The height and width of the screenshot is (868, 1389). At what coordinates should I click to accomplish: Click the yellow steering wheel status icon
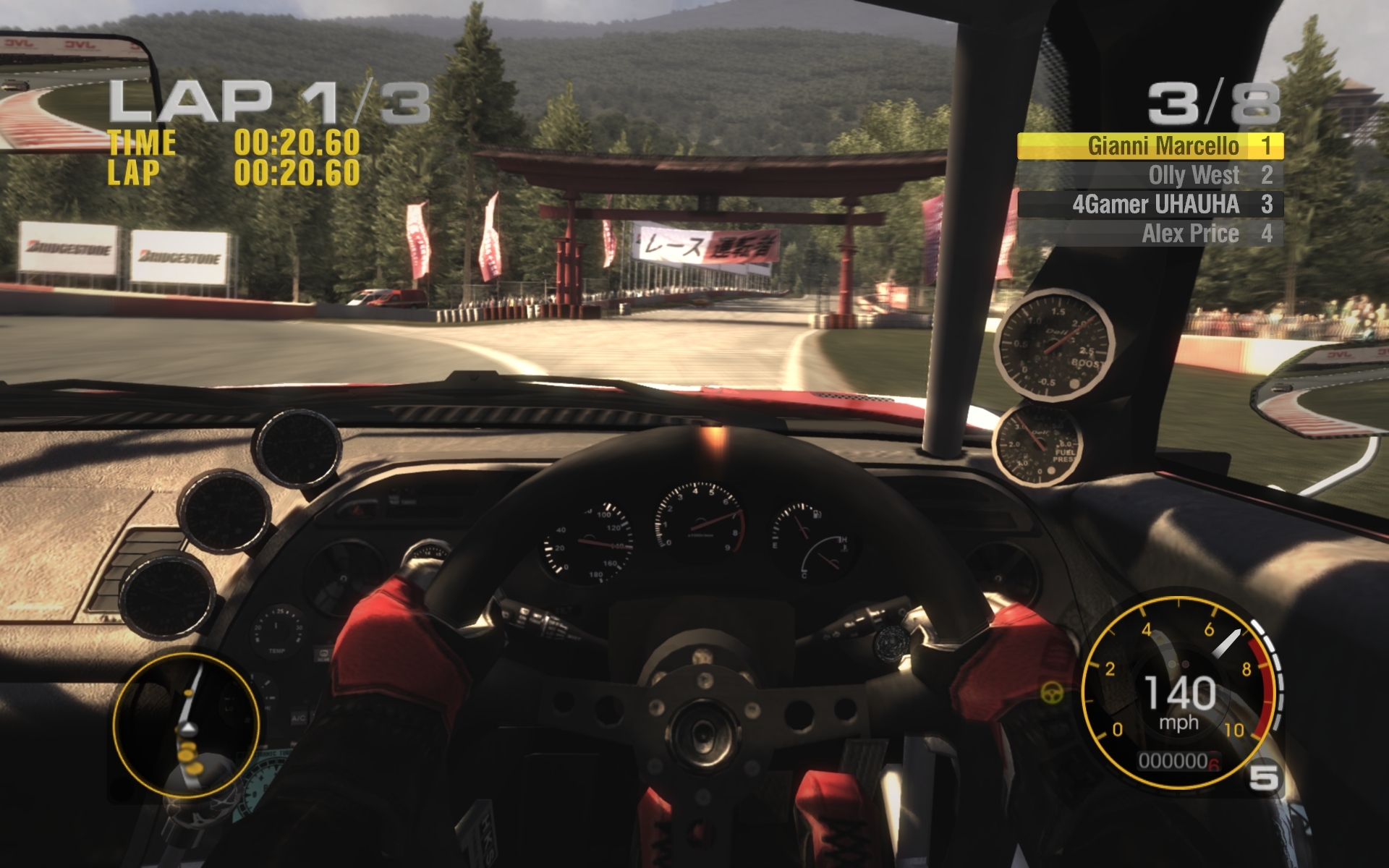1052,693
